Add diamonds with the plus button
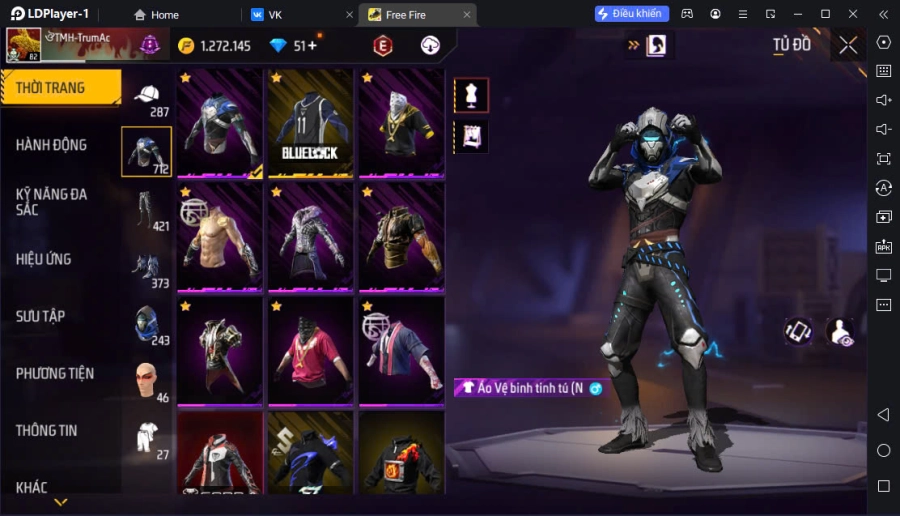 [x=312, y=45]
